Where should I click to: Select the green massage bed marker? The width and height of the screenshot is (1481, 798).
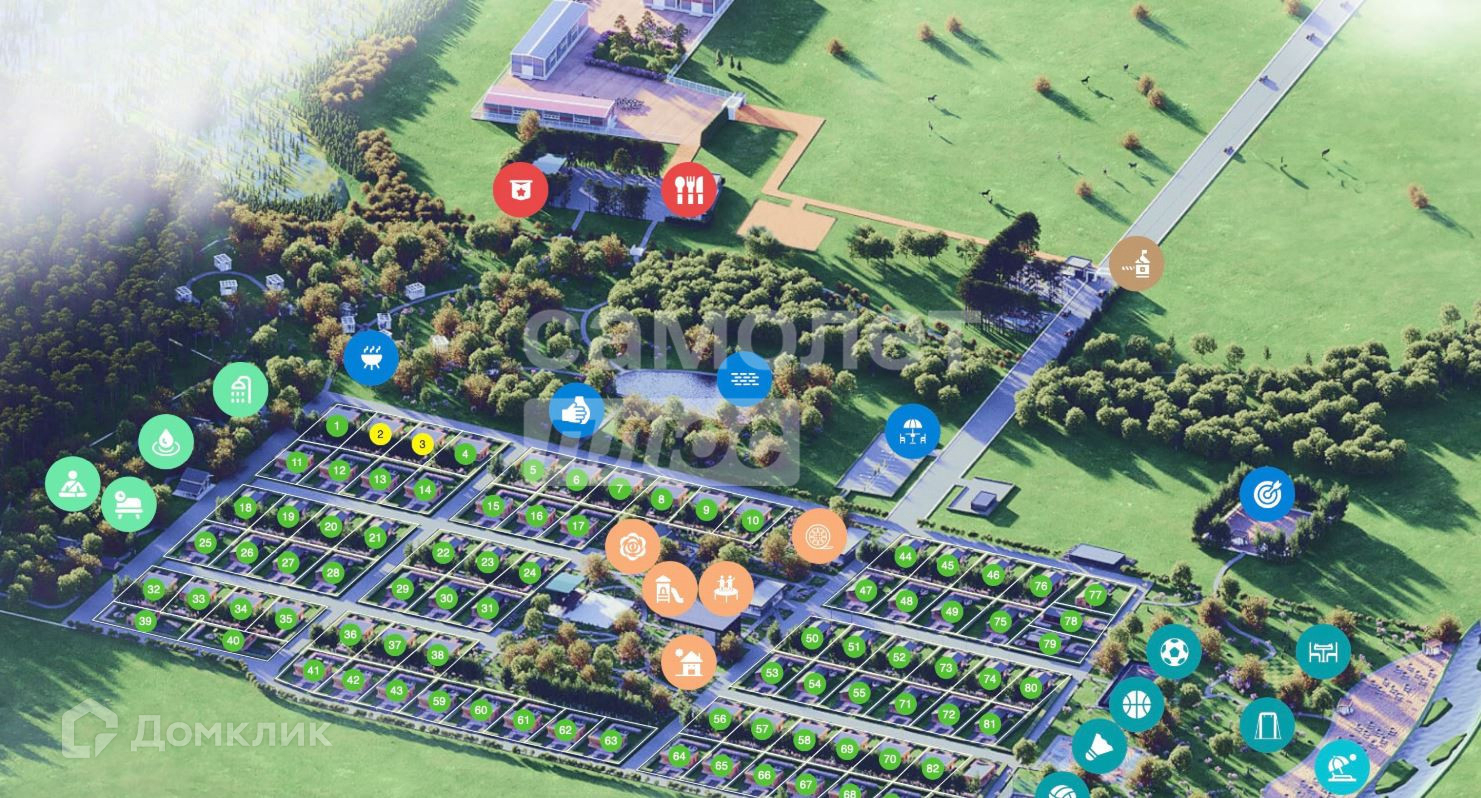click(129, 502)
